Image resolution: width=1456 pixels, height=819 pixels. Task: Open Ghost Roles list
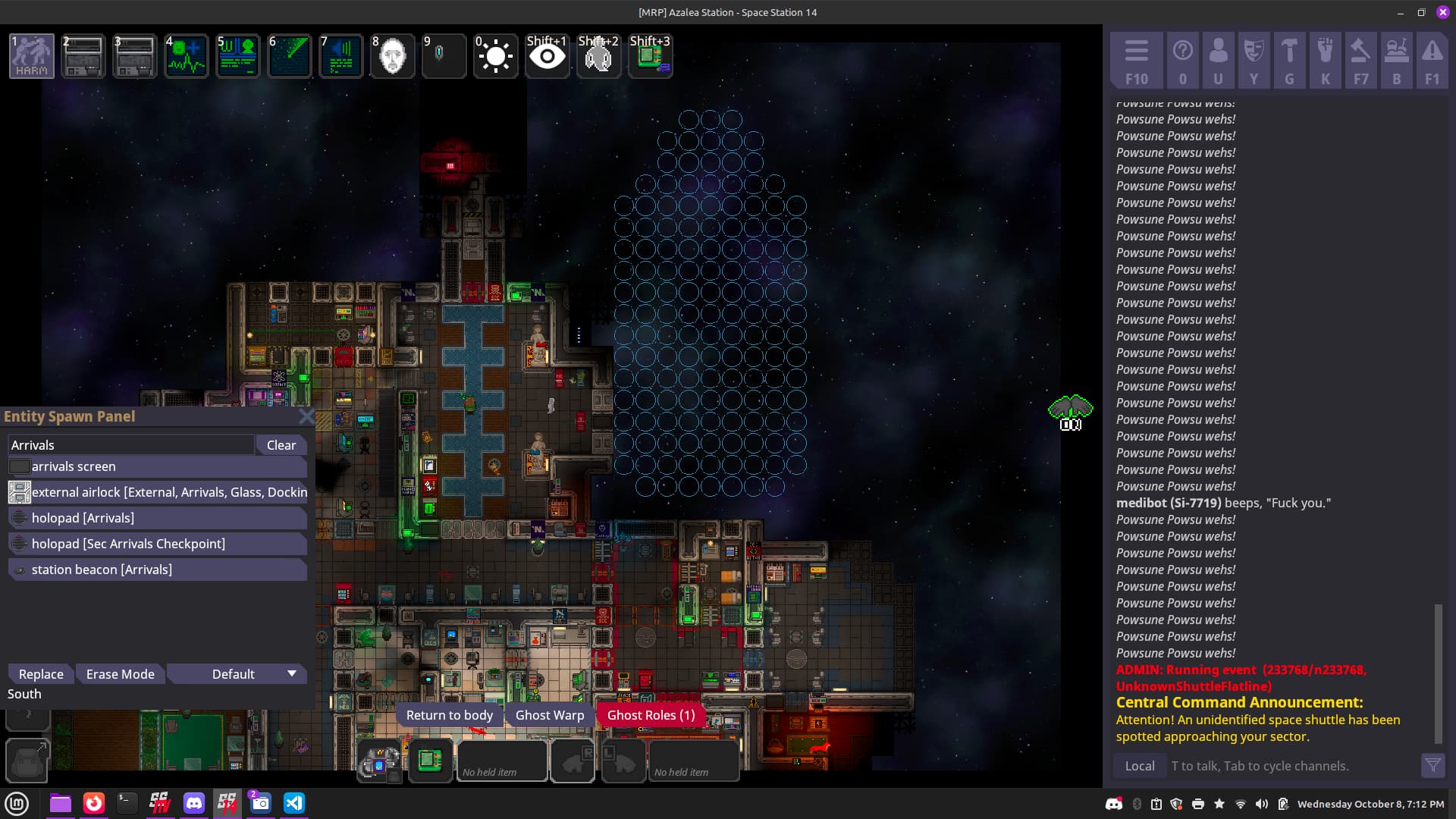point(651,715)
